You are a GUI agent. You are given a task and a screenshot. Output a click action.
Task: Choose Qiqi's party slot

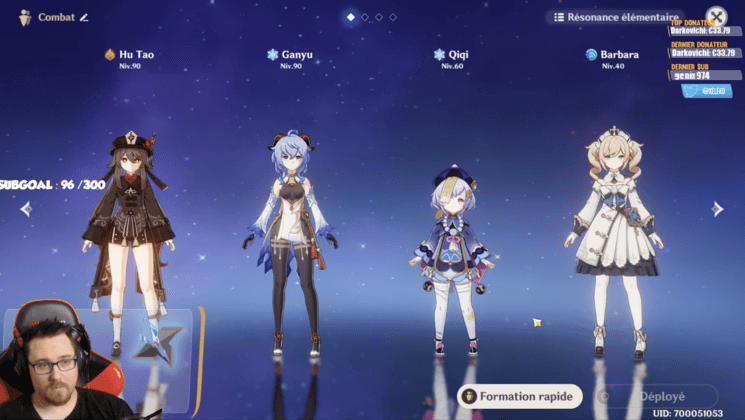[x=452, y=260]
